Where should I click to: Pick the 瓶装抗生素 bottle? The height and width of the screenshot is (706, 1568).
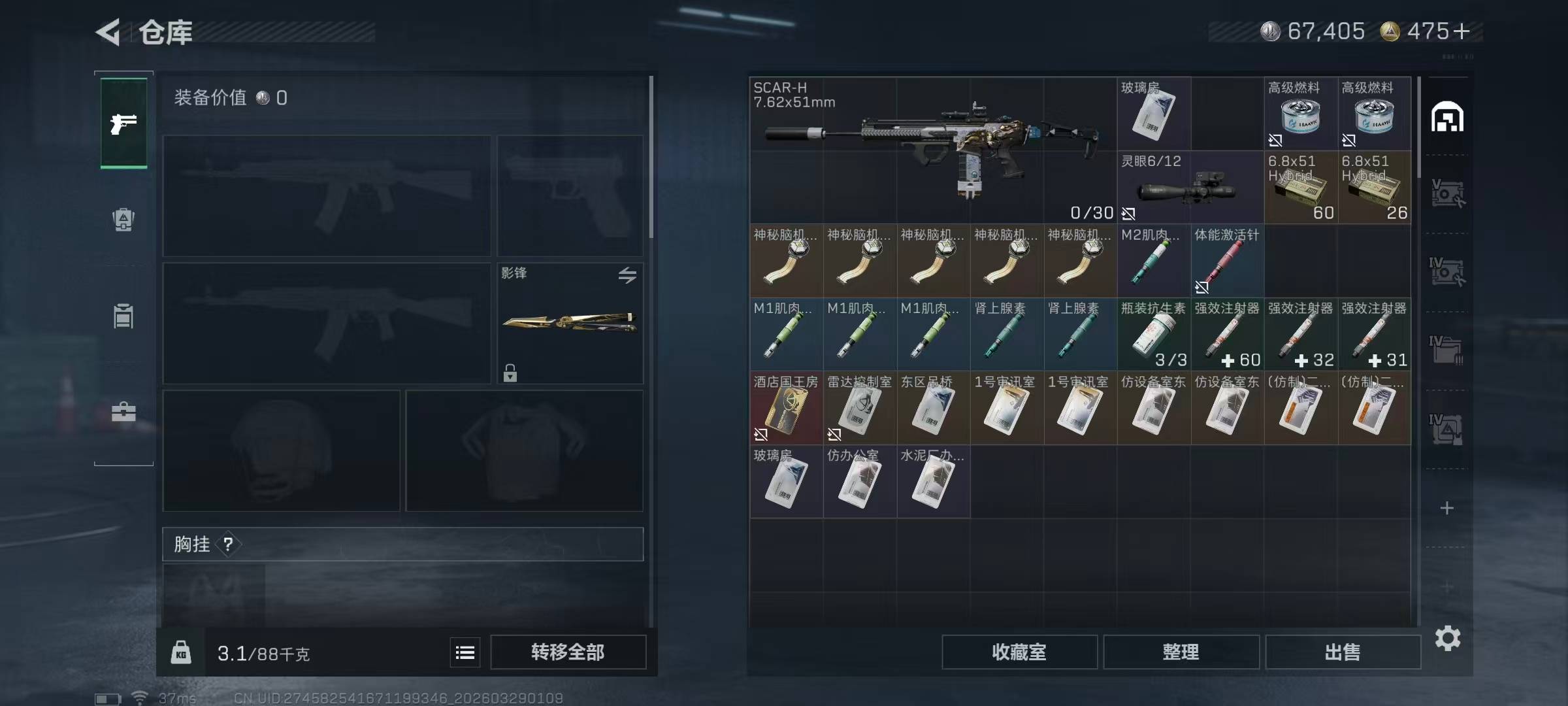pyautogui.click(x=1153, y=335)
